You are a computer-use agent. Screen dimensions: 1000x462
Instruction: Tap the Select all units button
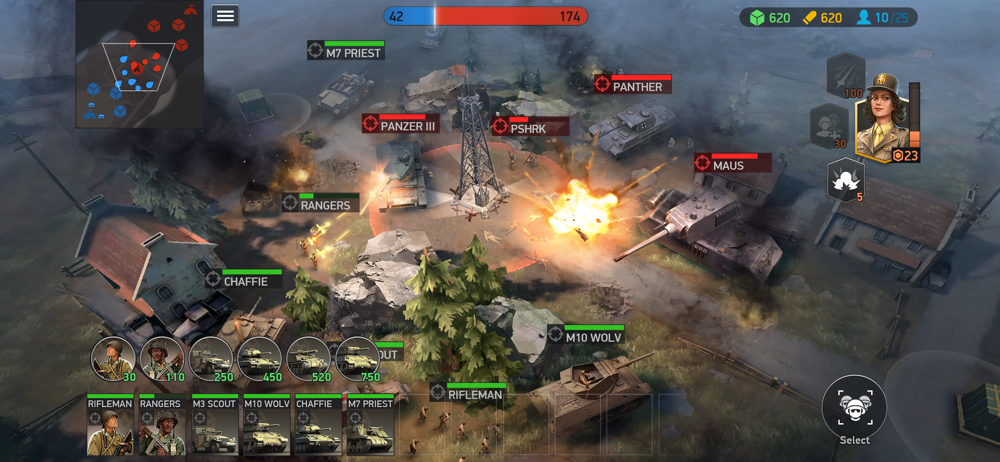coord(854,408)
